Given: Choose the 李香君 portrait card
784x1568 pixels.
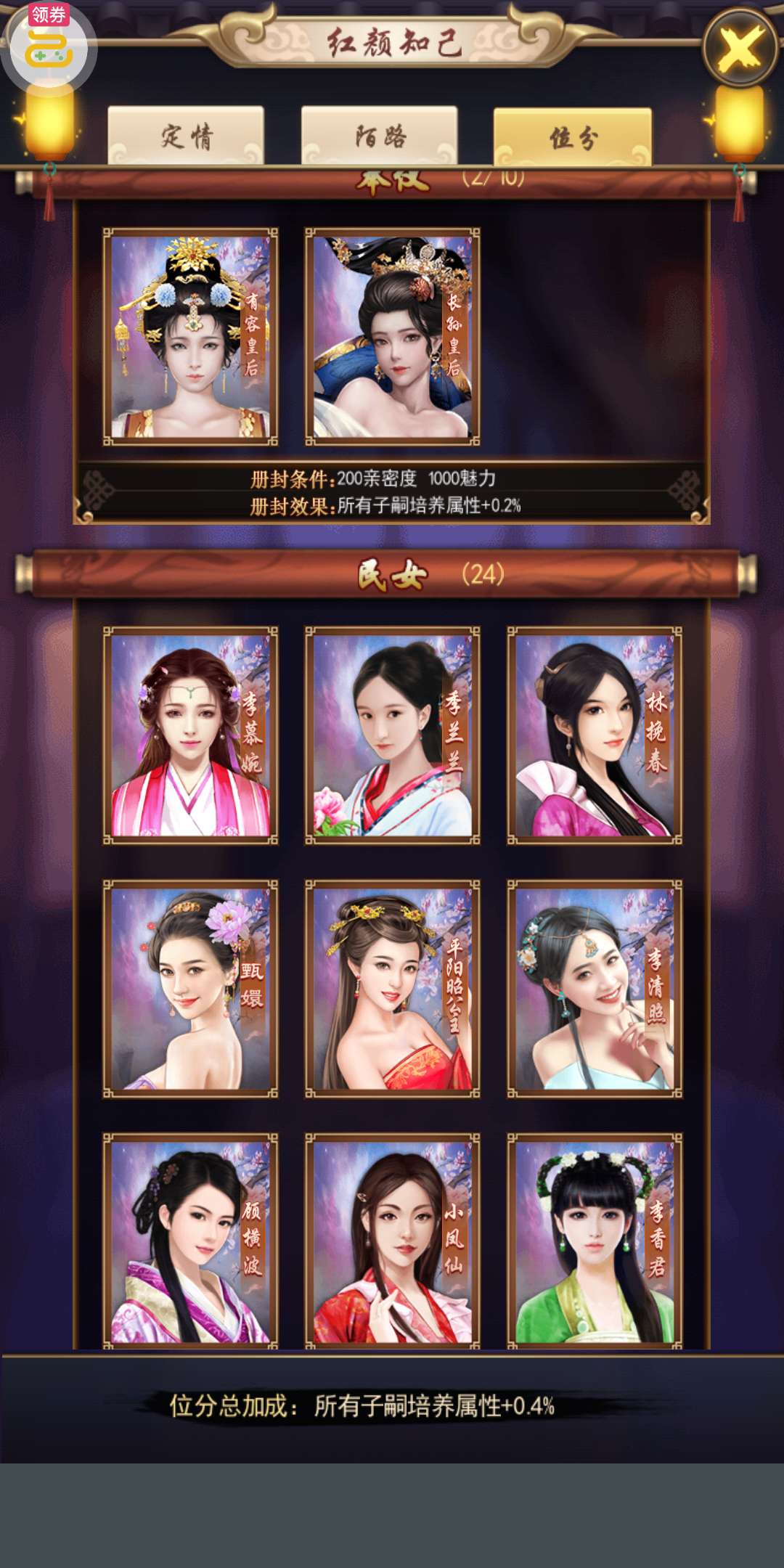Looking at the screenshot, I should click(x=594, y=1240).
